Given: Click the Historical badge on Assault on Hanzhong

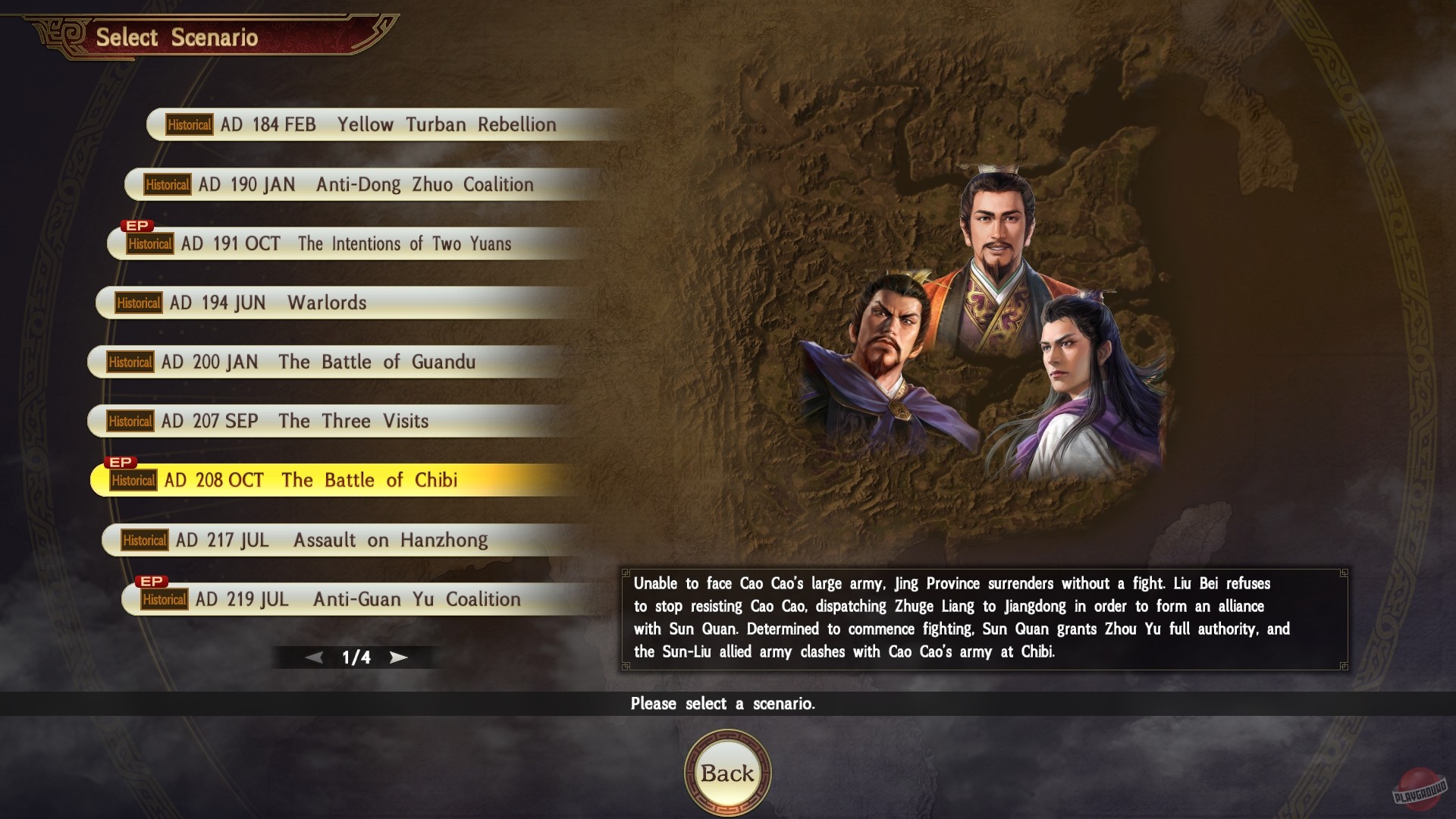Looking at the screenshot, I should [x=146, y=540].
